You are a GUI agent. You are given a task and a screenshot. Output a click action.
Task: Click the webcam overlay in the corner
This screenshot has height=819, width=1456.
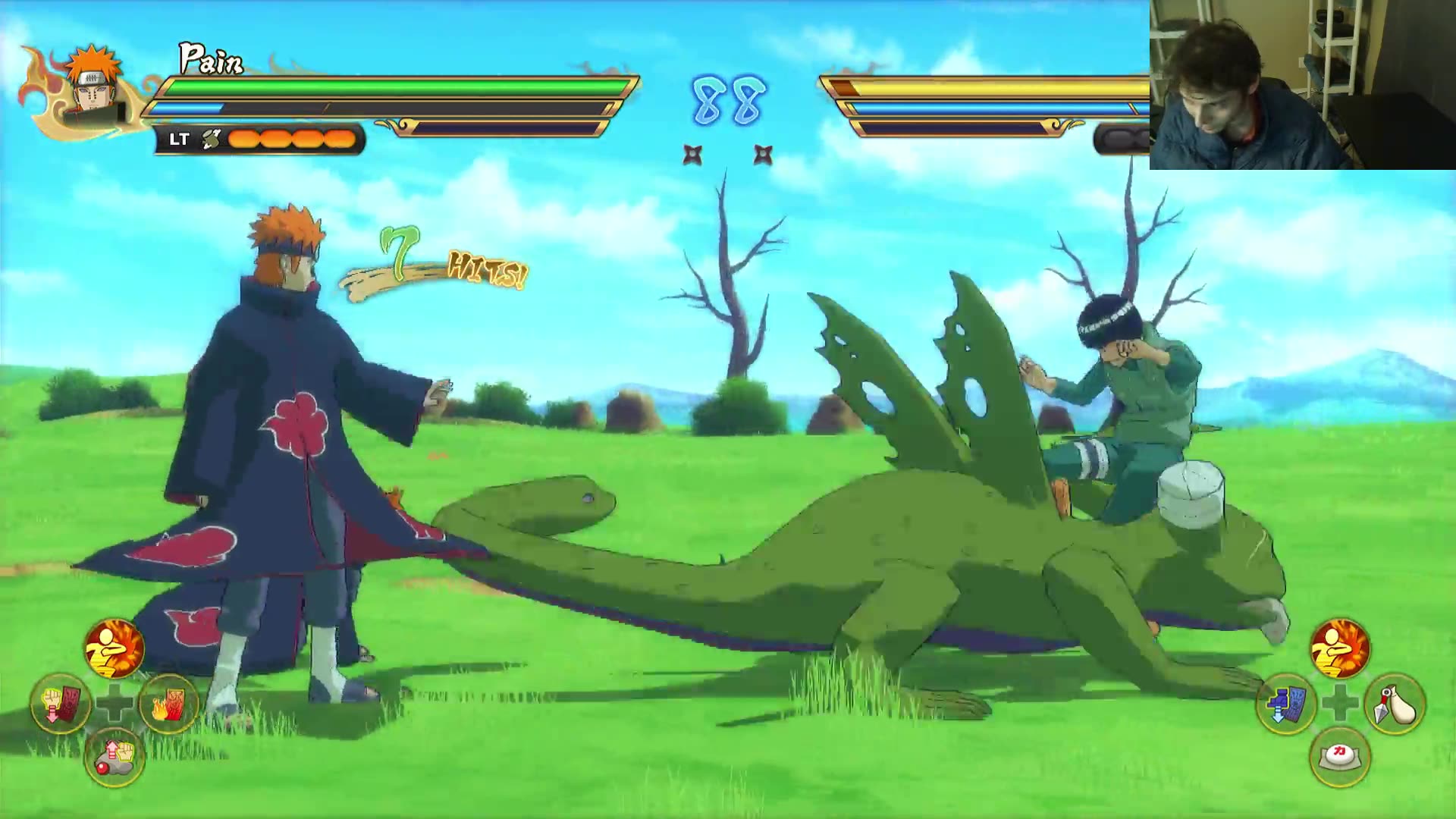pos(1301,83)
